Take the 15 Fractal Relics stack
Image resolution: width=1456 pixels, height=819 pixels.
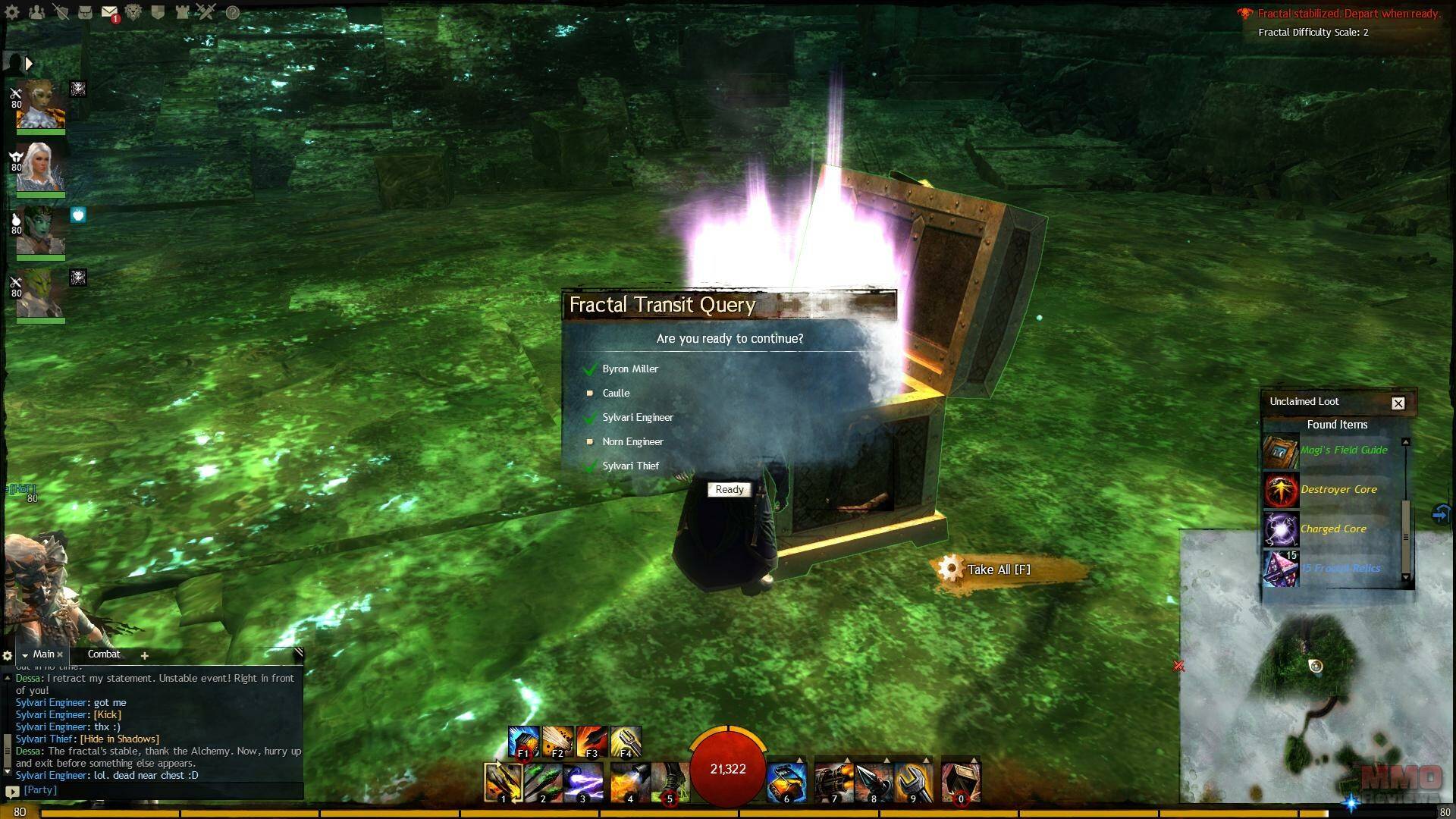pyautogui.click(x=1339, y=569)
